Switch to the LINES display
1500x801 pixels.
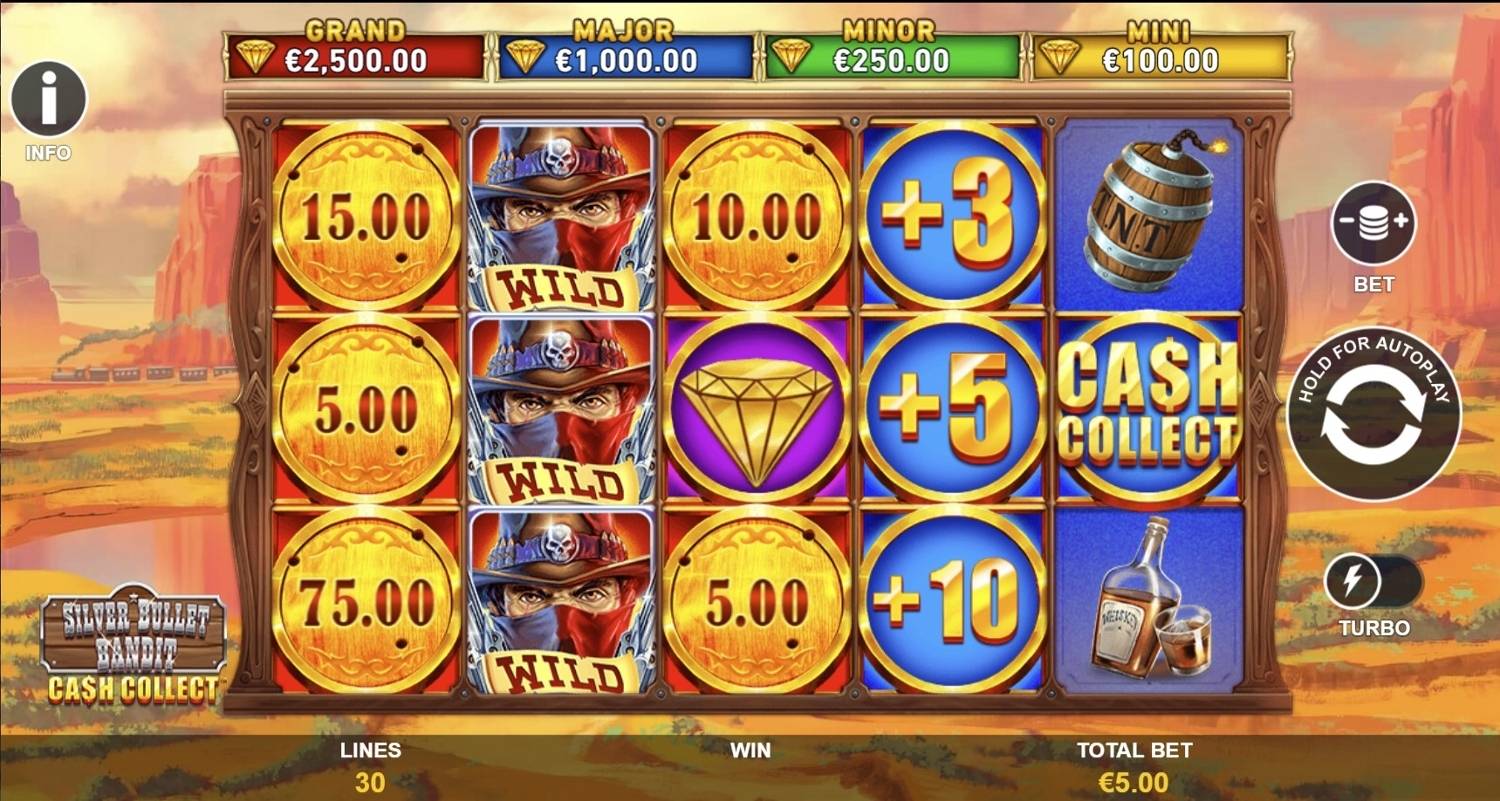(370, 766)
